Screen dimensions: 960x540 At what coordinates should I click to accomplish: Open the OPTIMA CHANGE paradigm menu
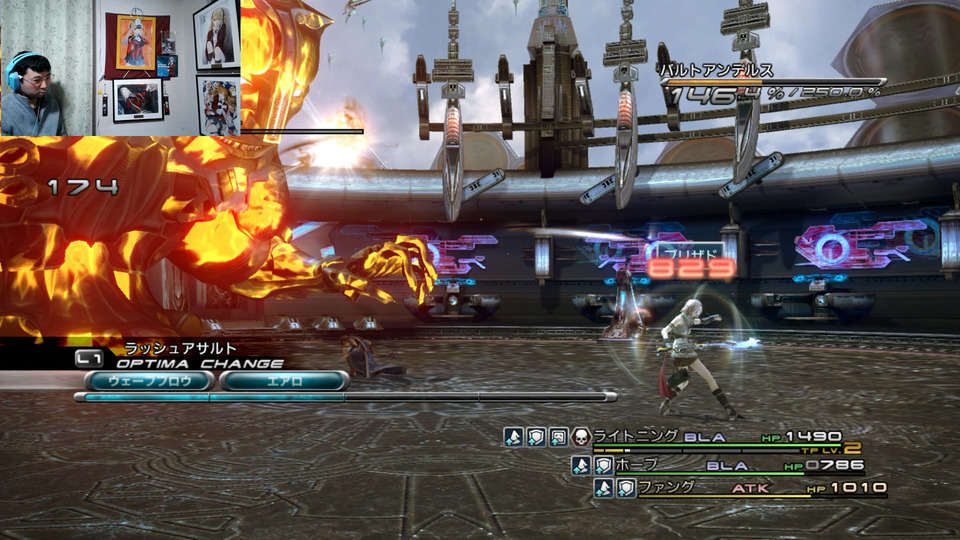[199, 364]
